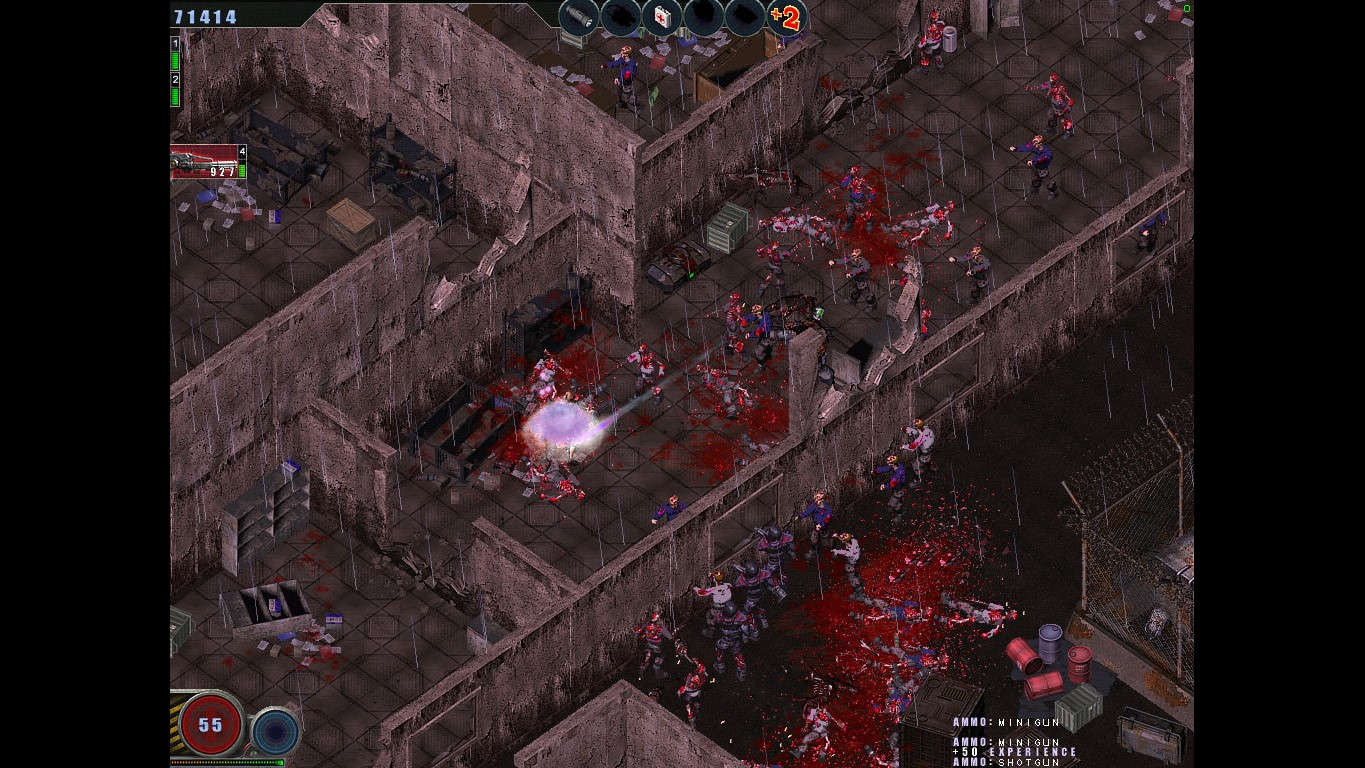Click the current weapon icon showing 927 ammo
The height and width of the screenshot is (768, 1365).
205,161
